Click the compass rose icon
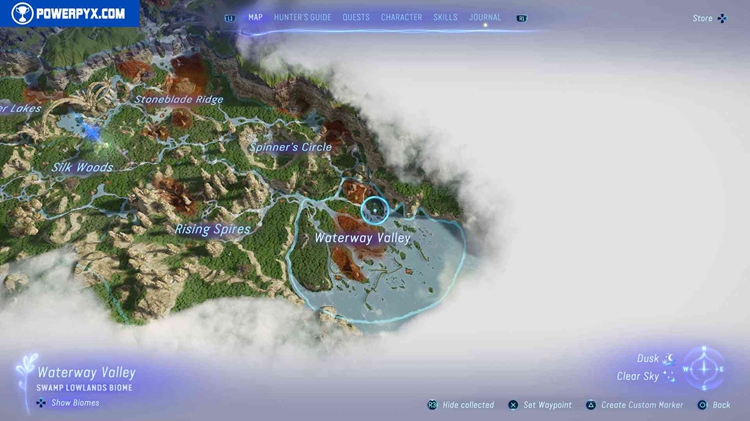Image resolution: width=750 pixels, height=421 pixels. [x=704, y=368]
